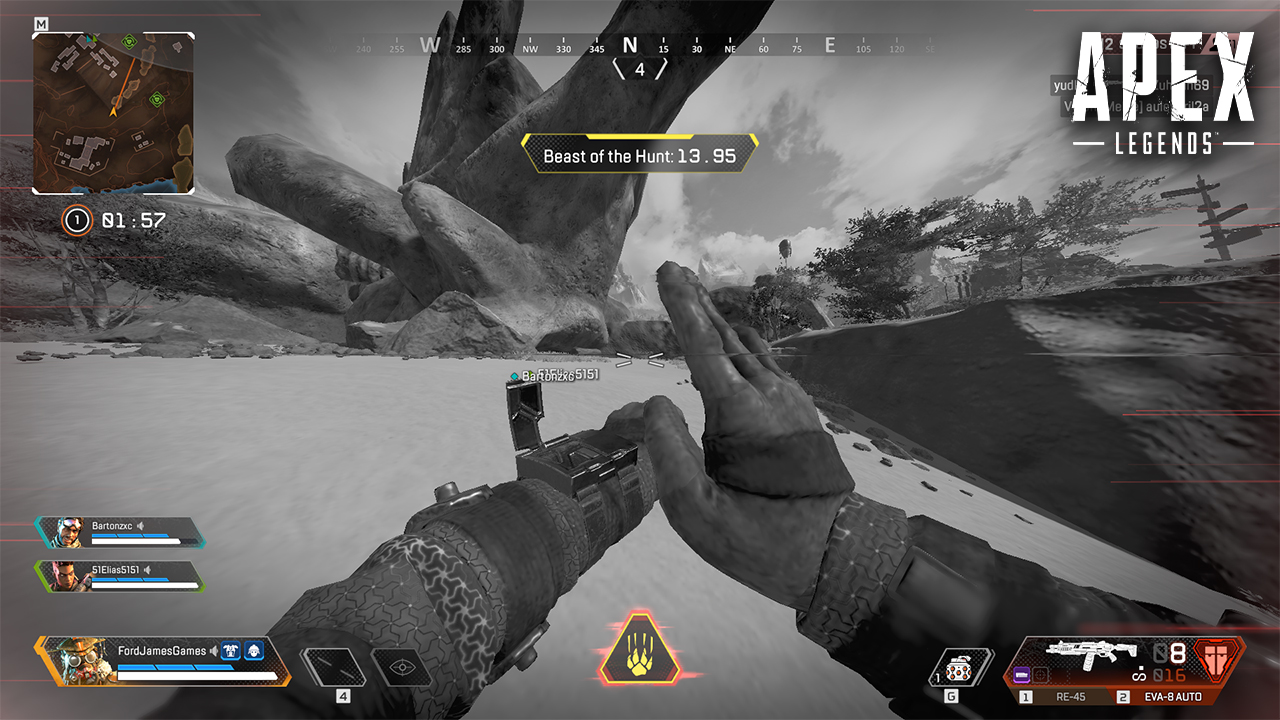
Task: Click the optic attachment slot icon
Action: tap(1040, 676)
